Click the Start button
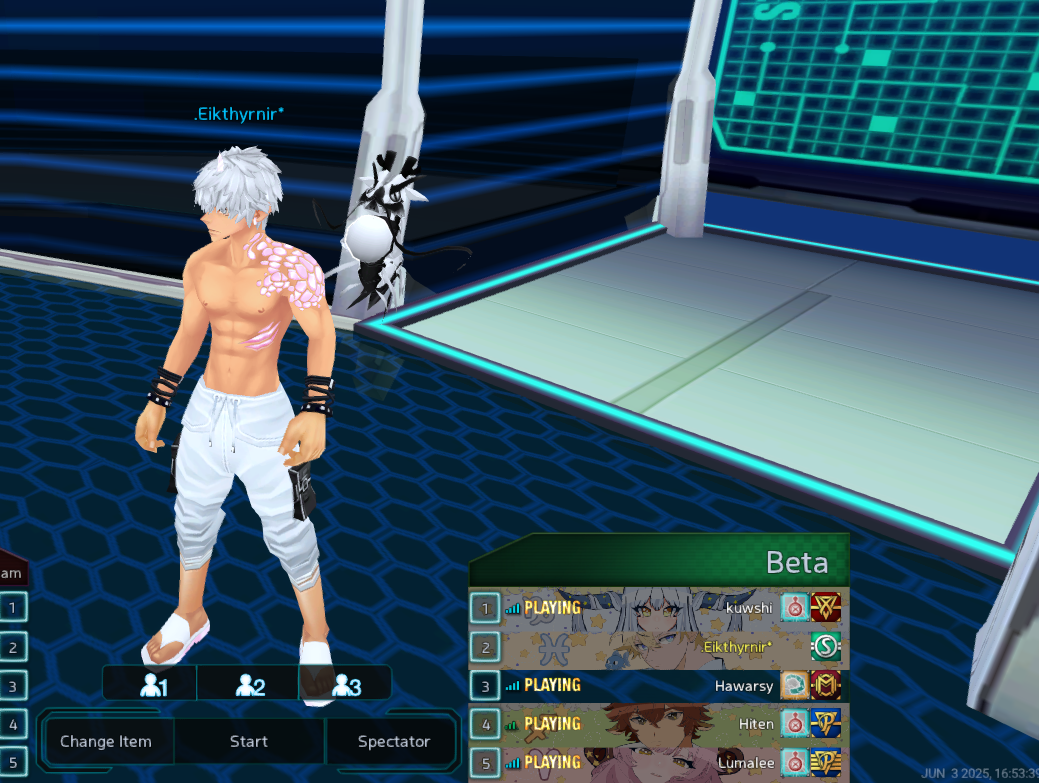The image size is (1039, 783). [248, 741]
